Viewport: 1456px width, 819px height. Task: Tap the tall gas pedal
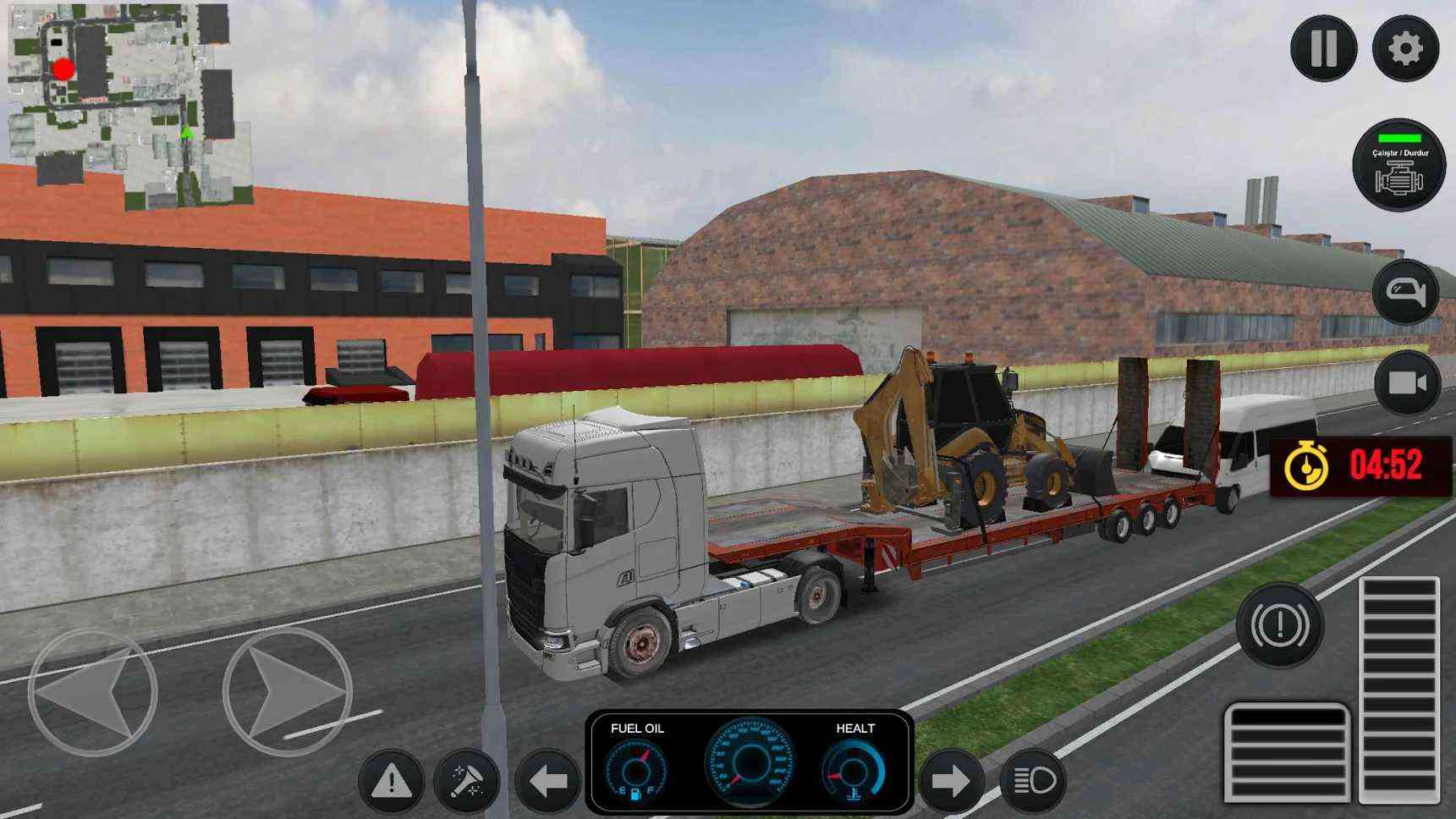[x=1399, y=690]
